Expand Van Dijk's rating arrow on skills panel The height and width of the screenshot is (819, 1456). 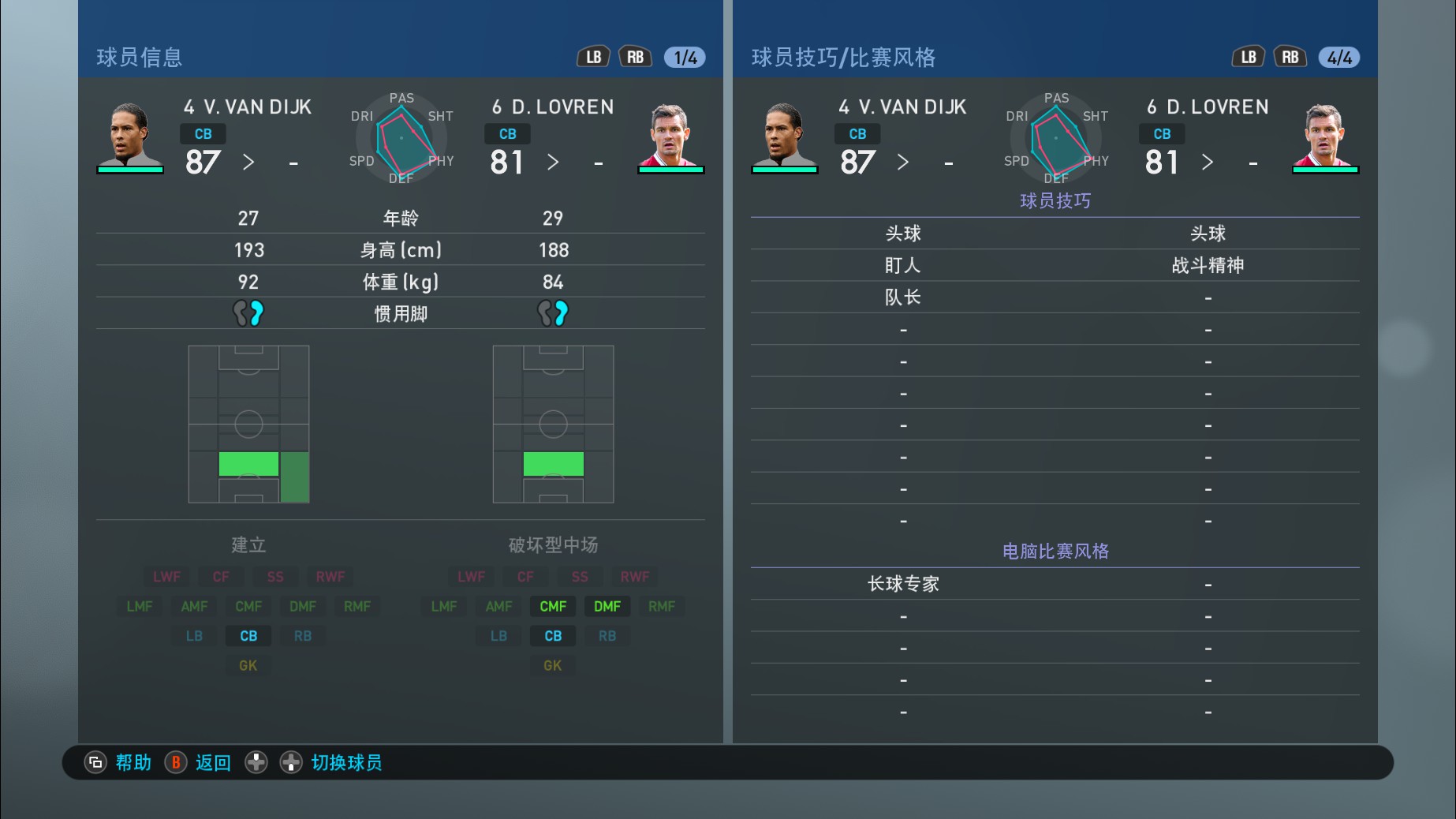coord(902,163)
